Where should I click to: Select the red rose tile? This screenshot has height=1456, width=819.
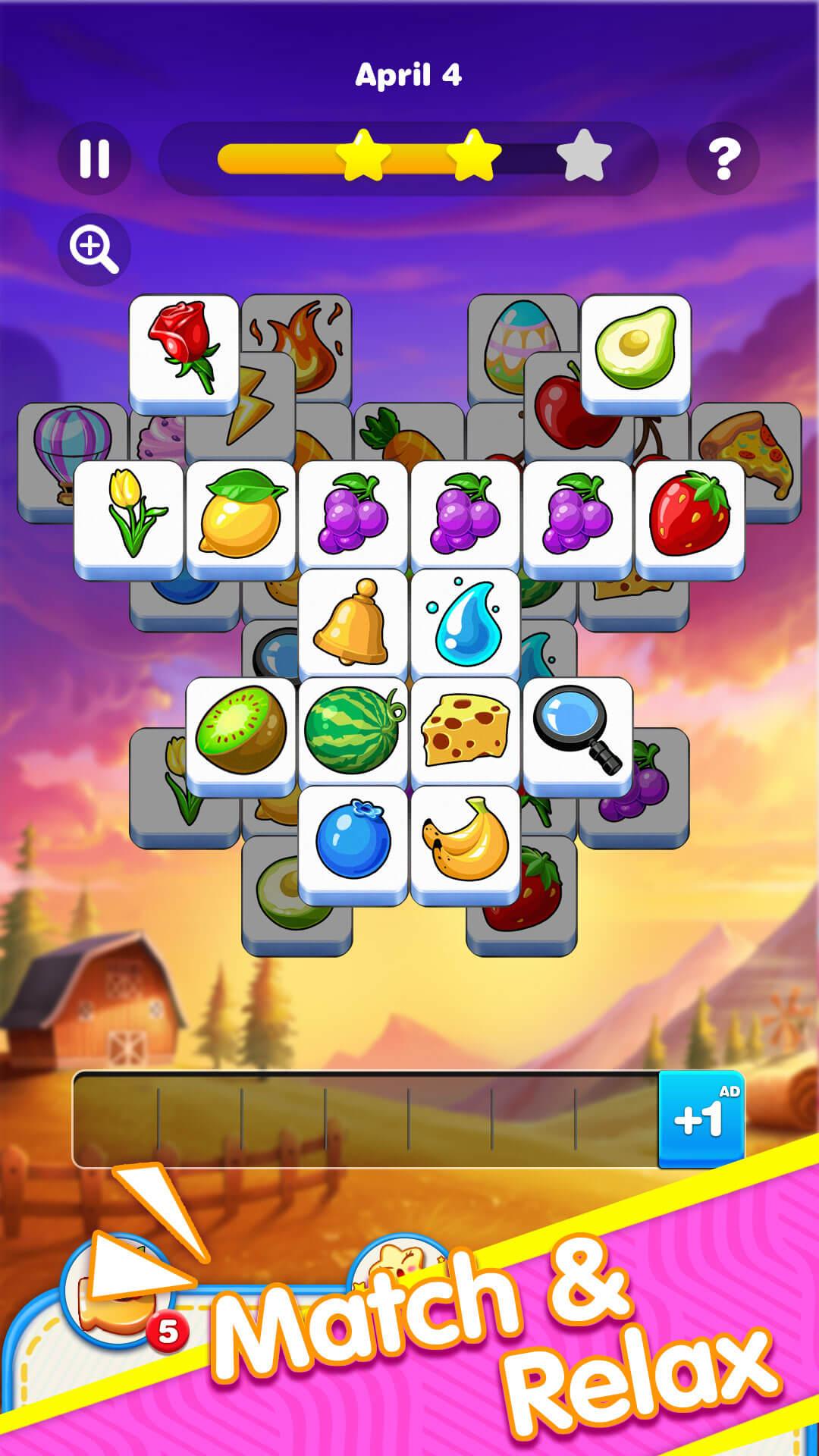pos(184,350)
